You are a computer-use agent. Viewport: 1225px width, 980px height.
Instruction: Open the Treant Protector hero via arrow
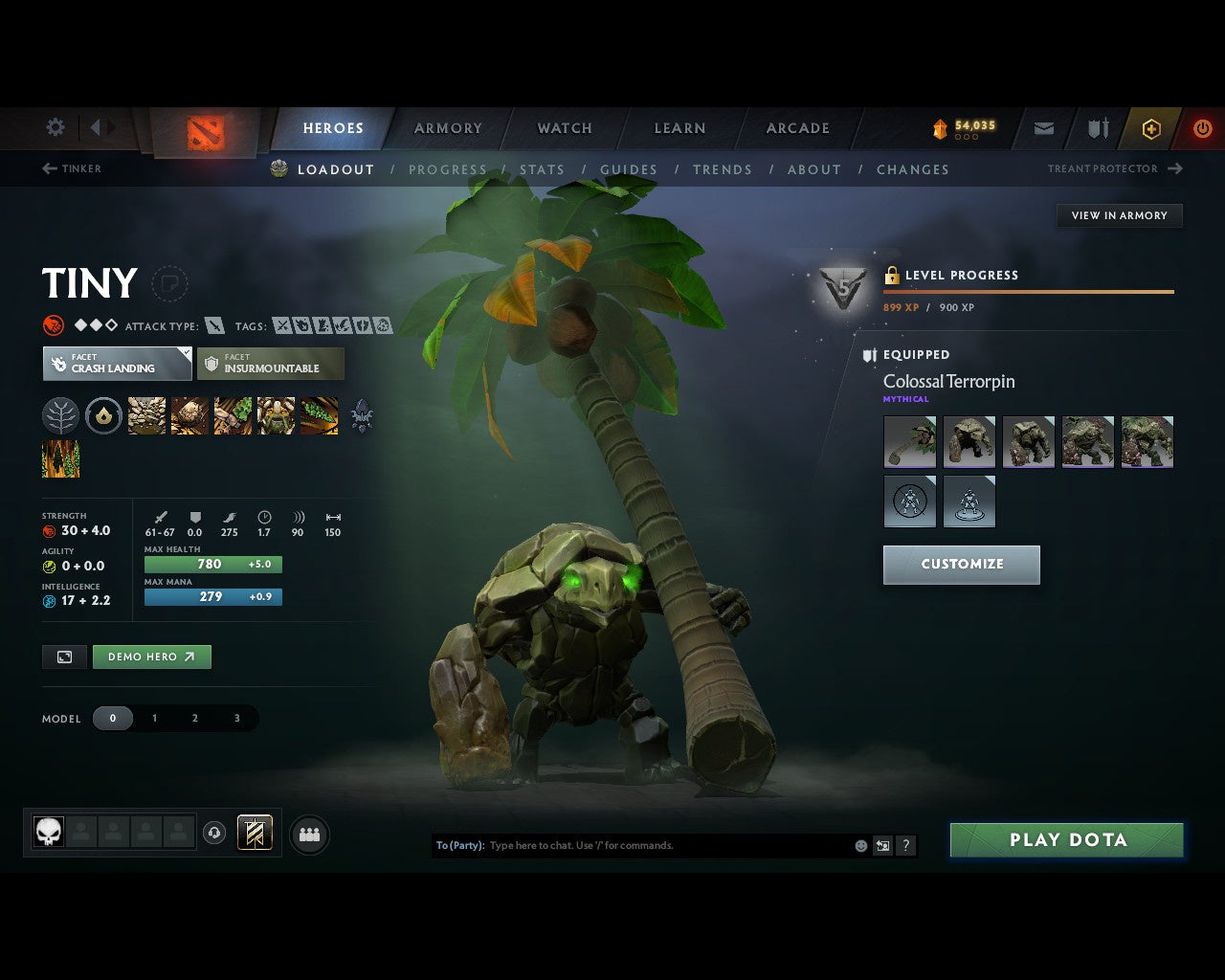click(1174, 168)
